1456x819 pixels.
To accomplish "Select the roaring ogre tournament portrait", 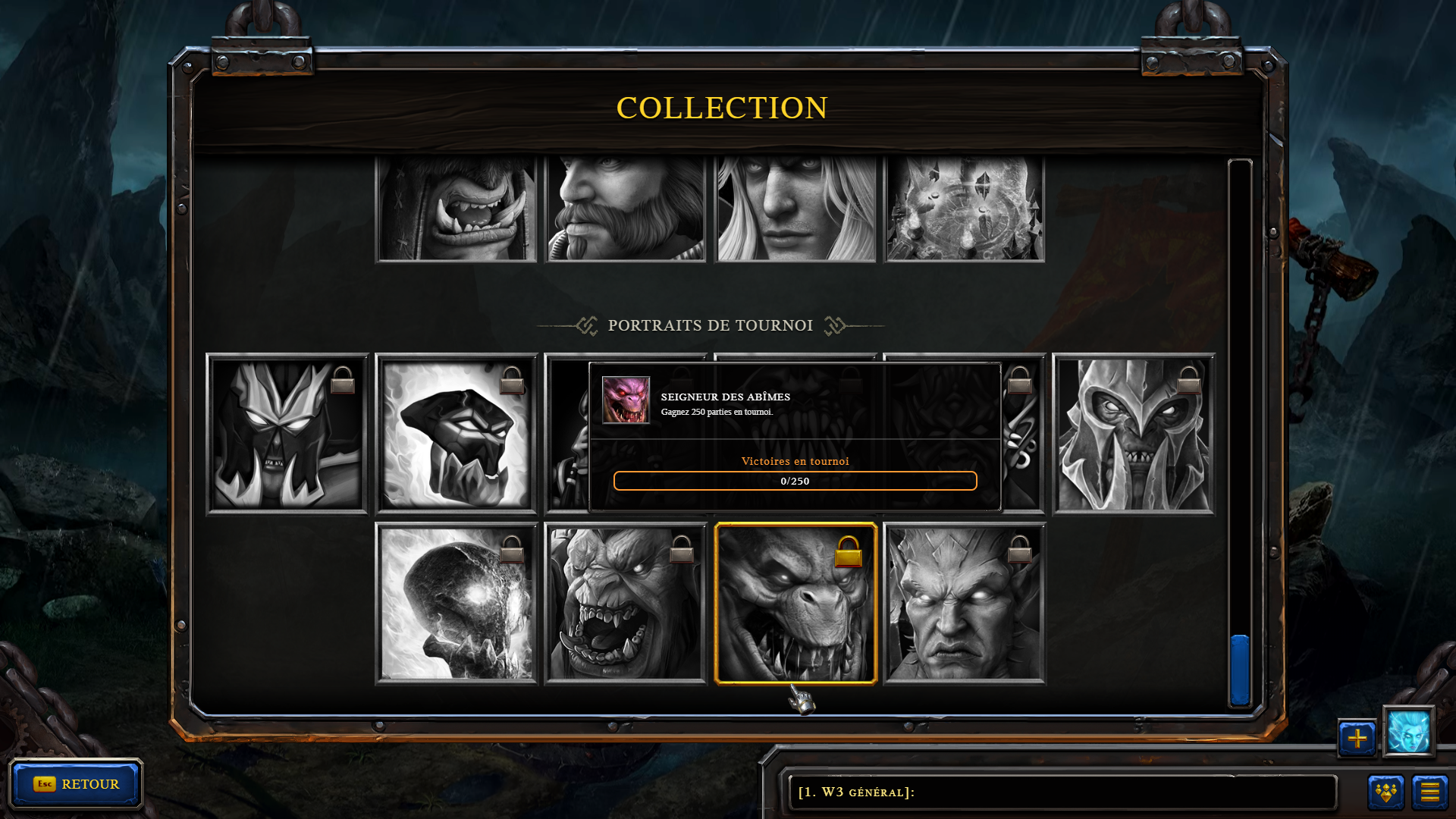I will tap(626, 604).
